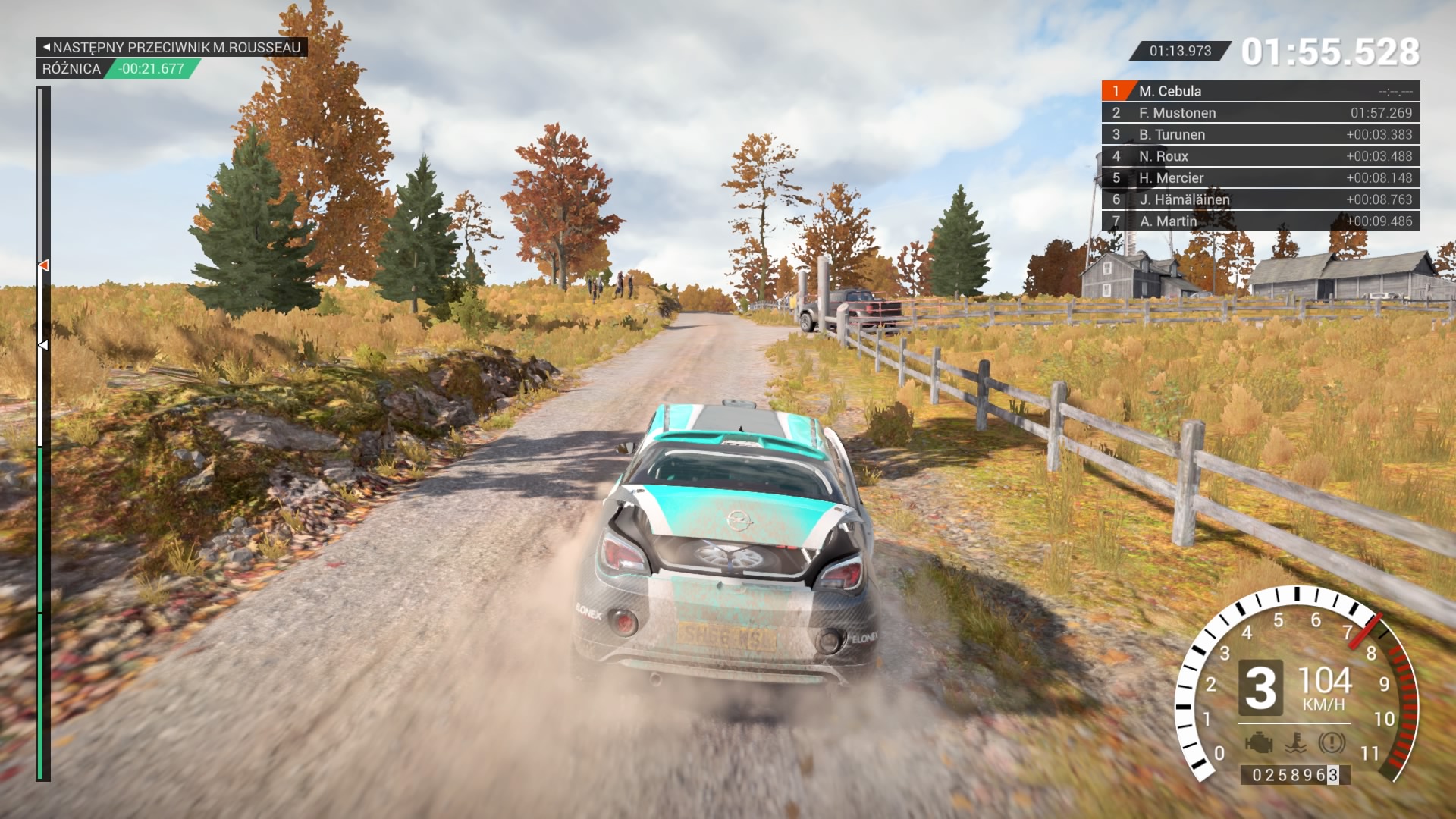The height and width of the screenshot is (819, 1456).
Task: Click the brake warning indicator icon
Action: (1331, 742)
